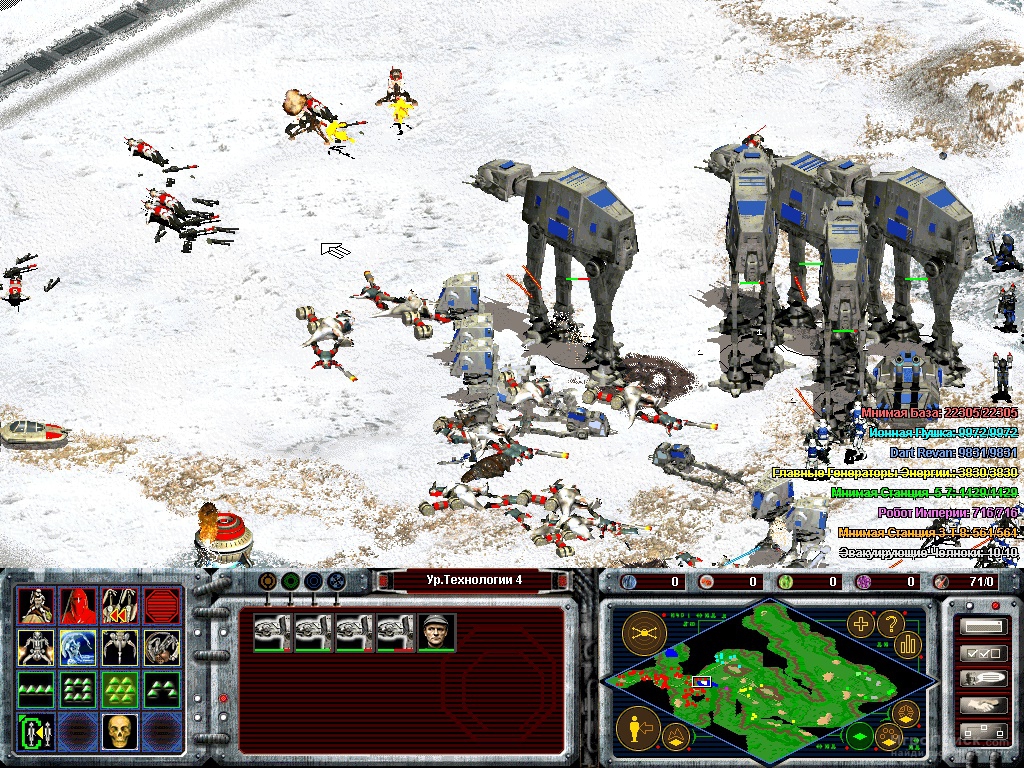The image size is (1024, 768).
Task: Select the glowing blue droid command icon
Action: [x=77, y=649]
